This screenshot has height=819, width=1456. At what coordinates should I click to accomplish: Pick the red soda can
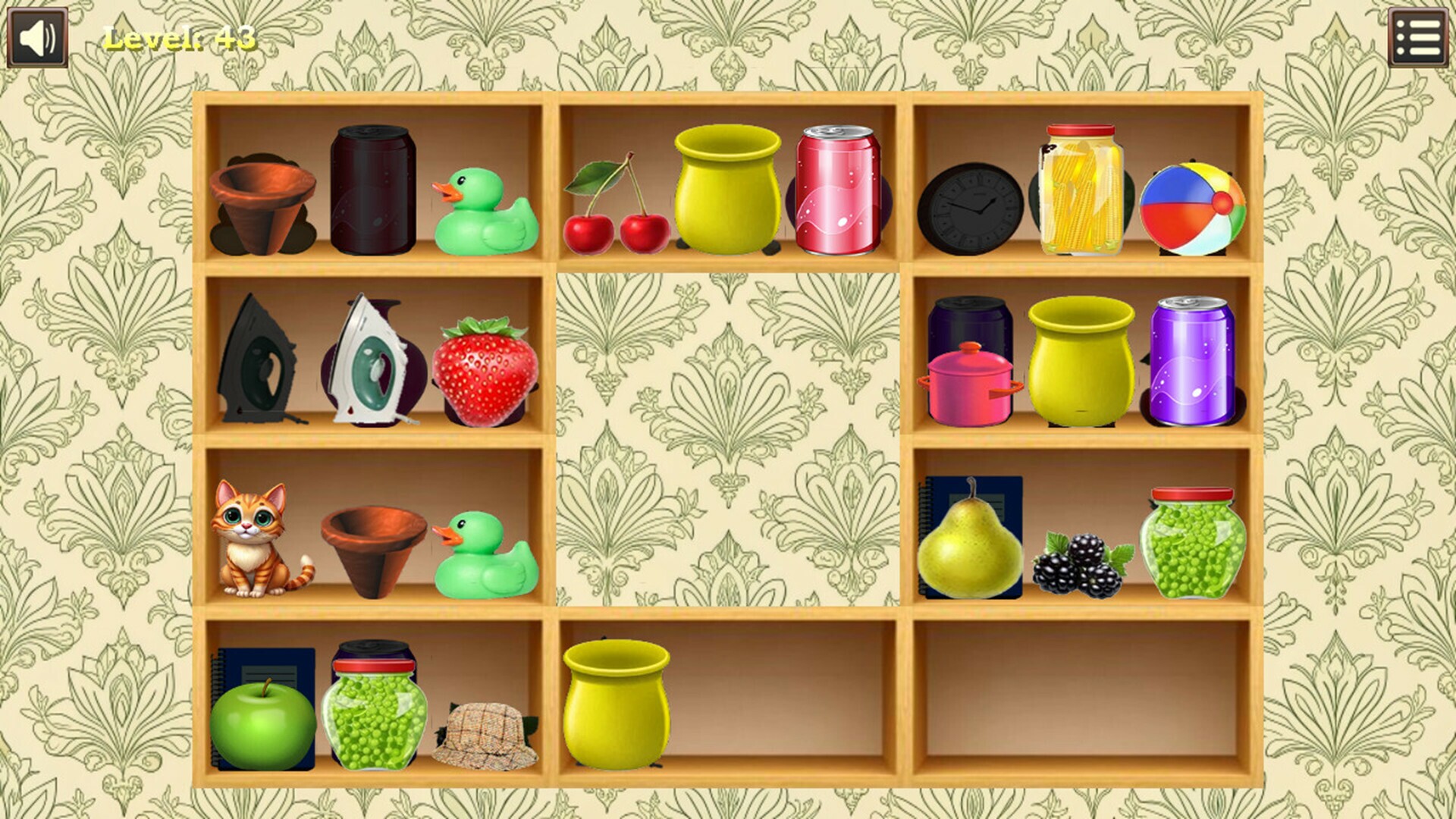(837, 190)
